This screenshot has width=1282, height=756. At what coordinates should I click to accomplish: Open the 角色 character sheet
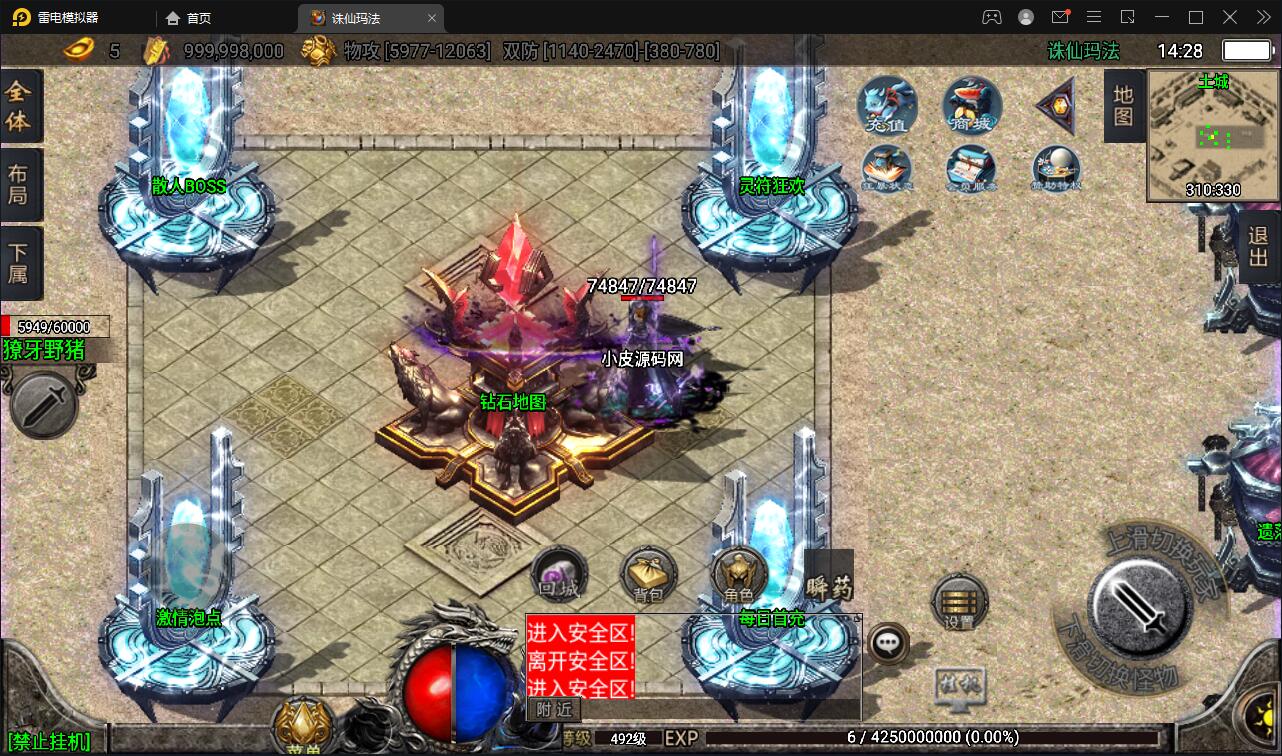pos(739,576)
